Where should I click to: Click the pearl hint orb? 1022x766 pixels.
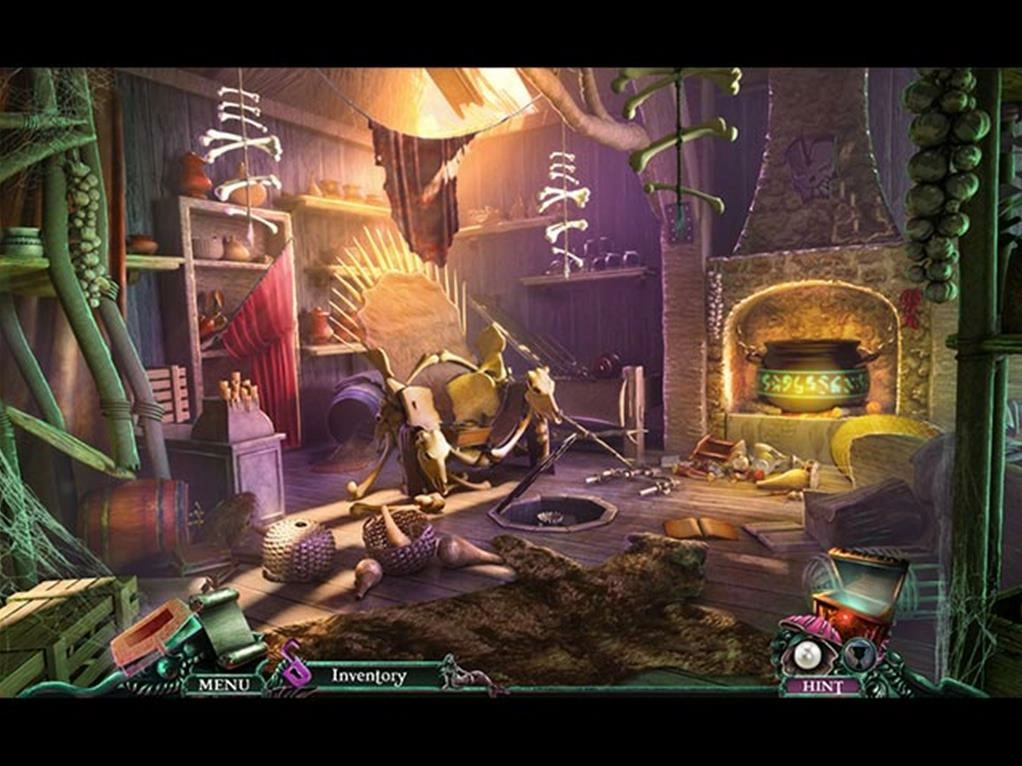tap(806, 655)
